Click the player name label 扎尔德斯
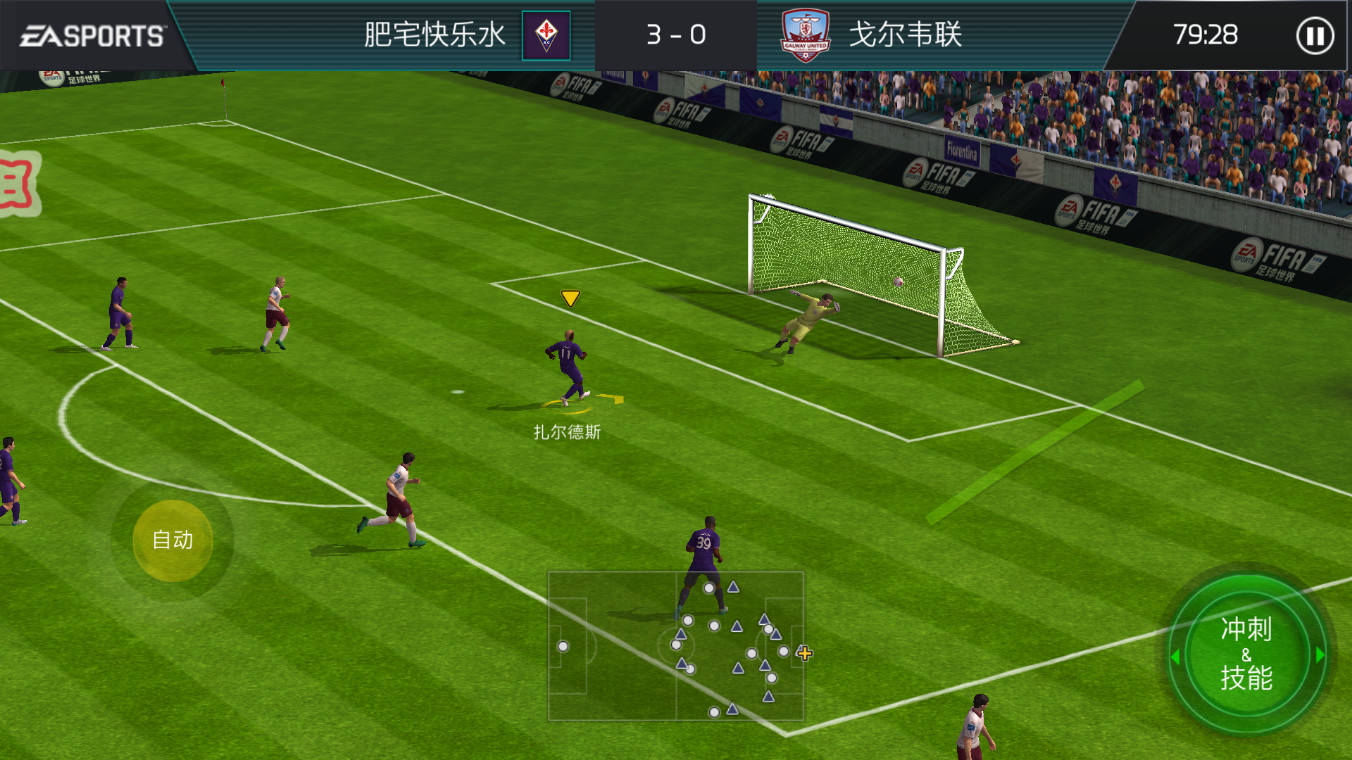This screenshot has height=760, width=1352. 566,430
